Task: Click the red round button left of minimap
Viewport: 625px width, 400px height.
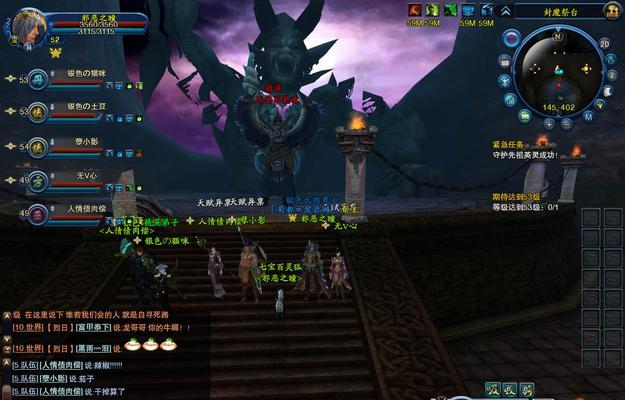Action: point(511,39)
